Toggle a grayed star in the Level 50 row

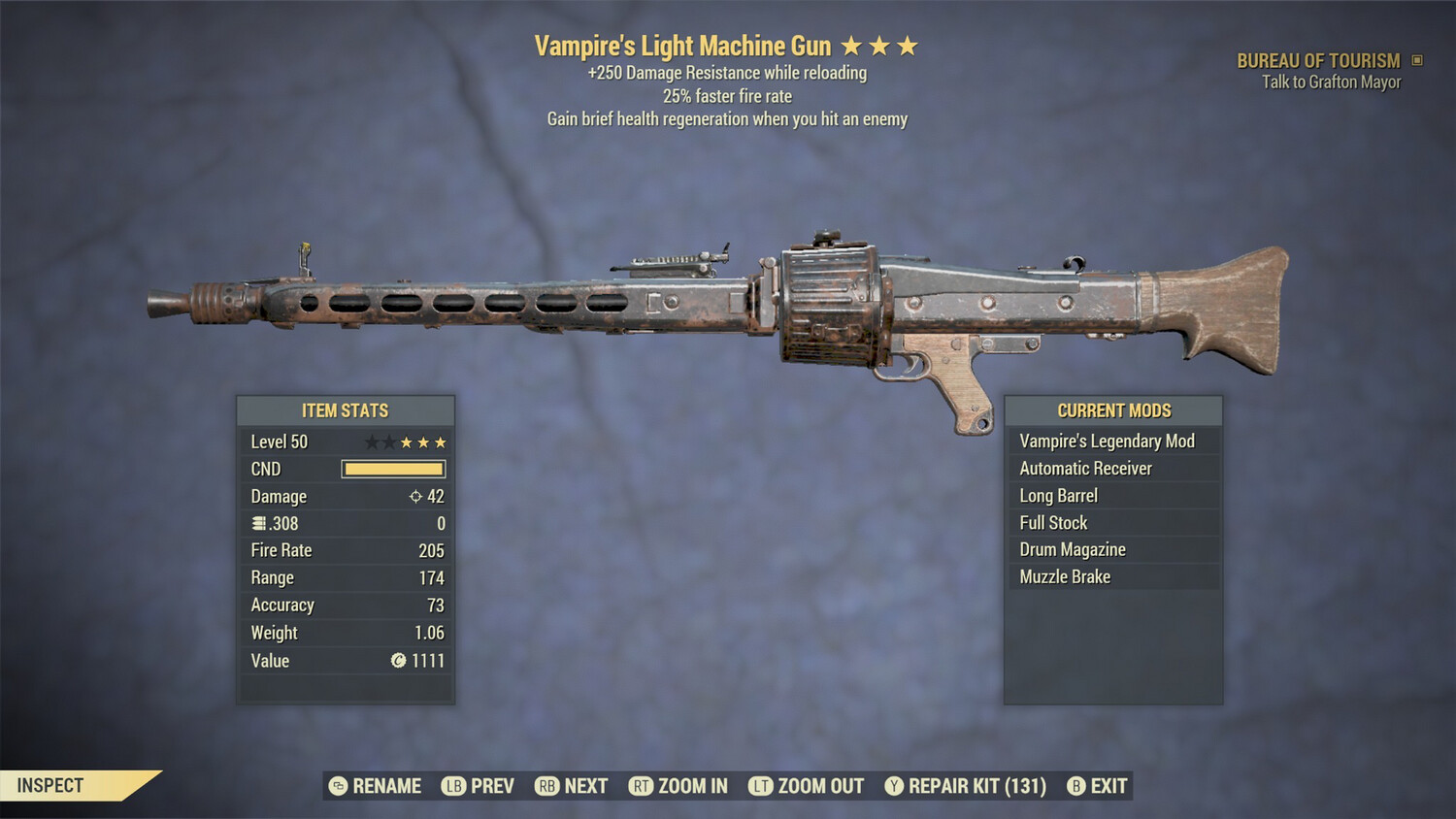point(374,442)
